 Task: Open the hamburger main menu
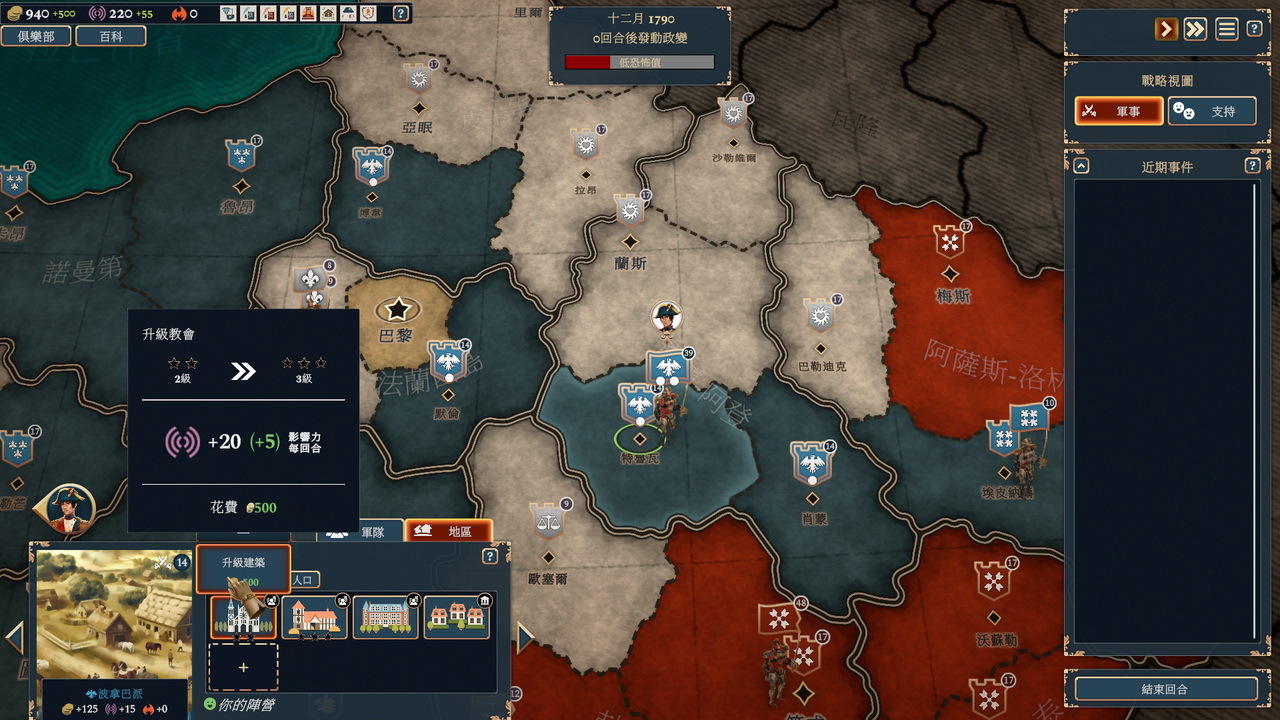click(1227, 29)
